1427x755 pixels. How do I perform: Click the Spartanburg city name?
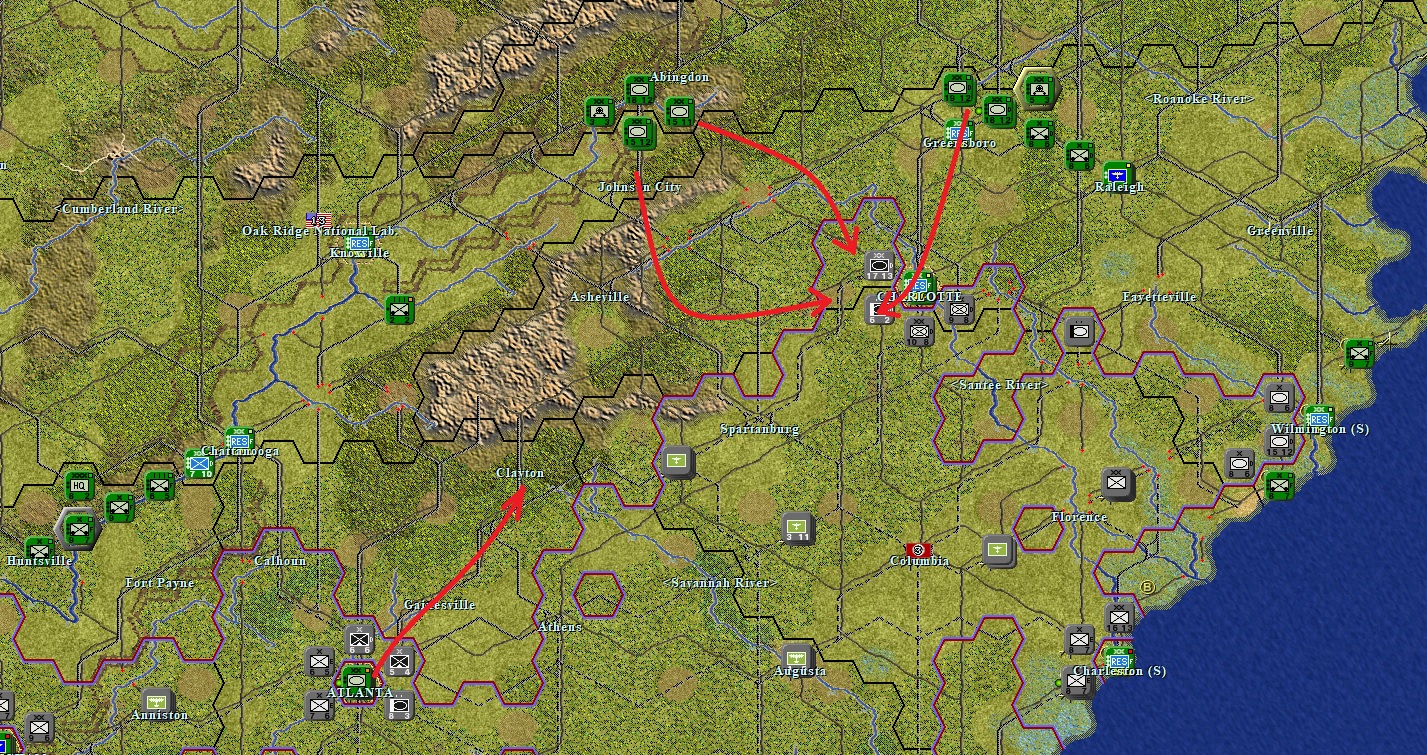(x=761, y=427)
